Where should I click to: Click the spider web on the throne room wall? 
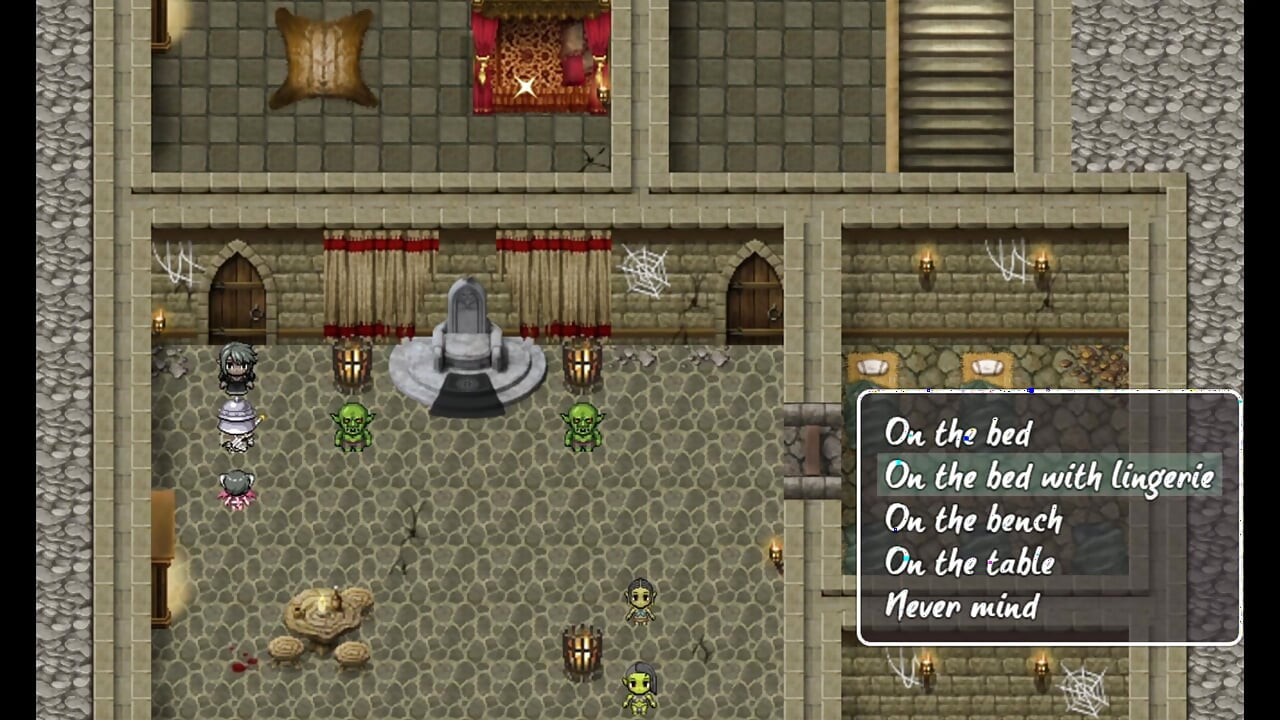click(x=645, y=270)
